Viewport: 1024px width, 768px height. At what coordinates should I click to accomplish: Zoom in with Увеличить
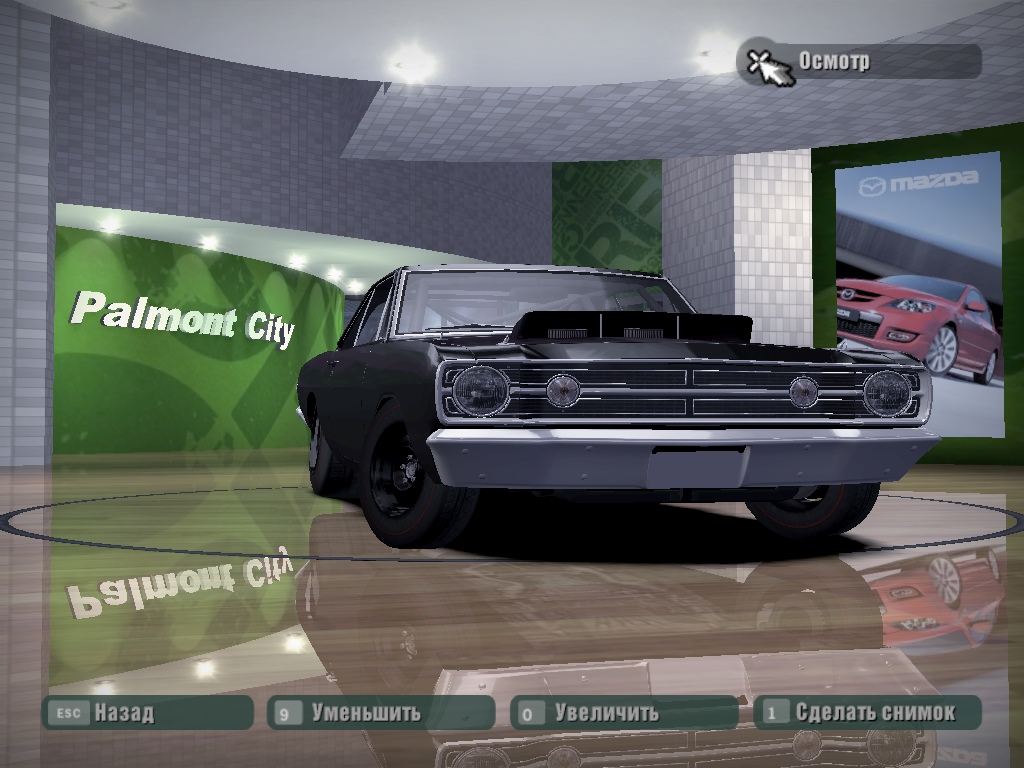(624, 713)
